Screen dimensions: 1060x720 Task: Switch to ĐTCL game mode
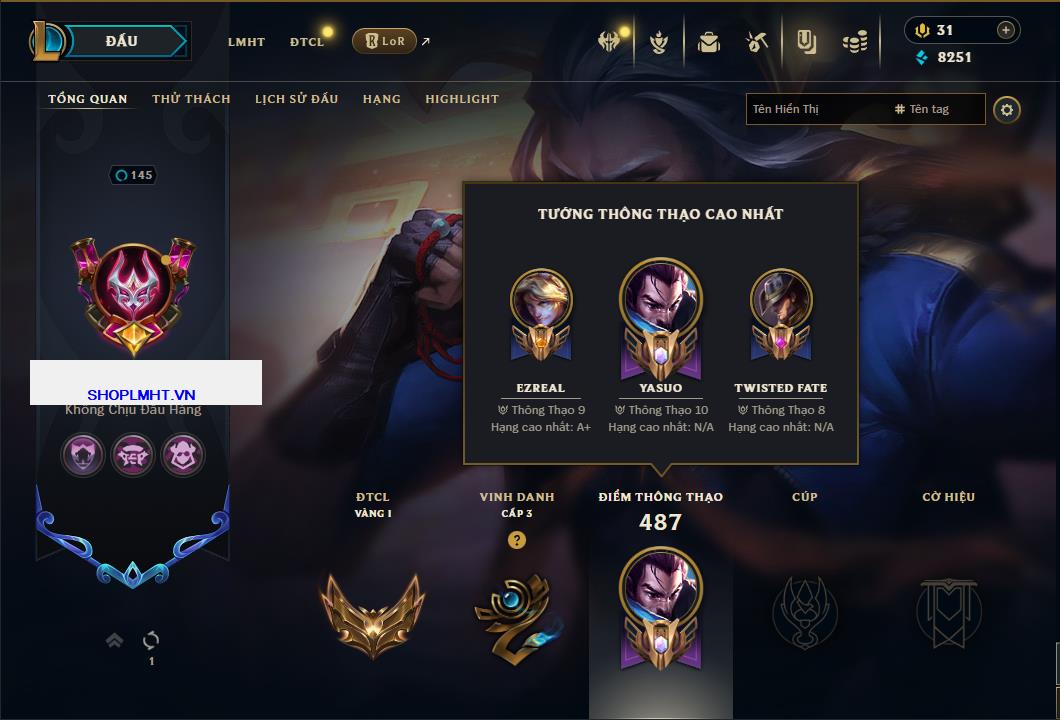click(307, 42)
